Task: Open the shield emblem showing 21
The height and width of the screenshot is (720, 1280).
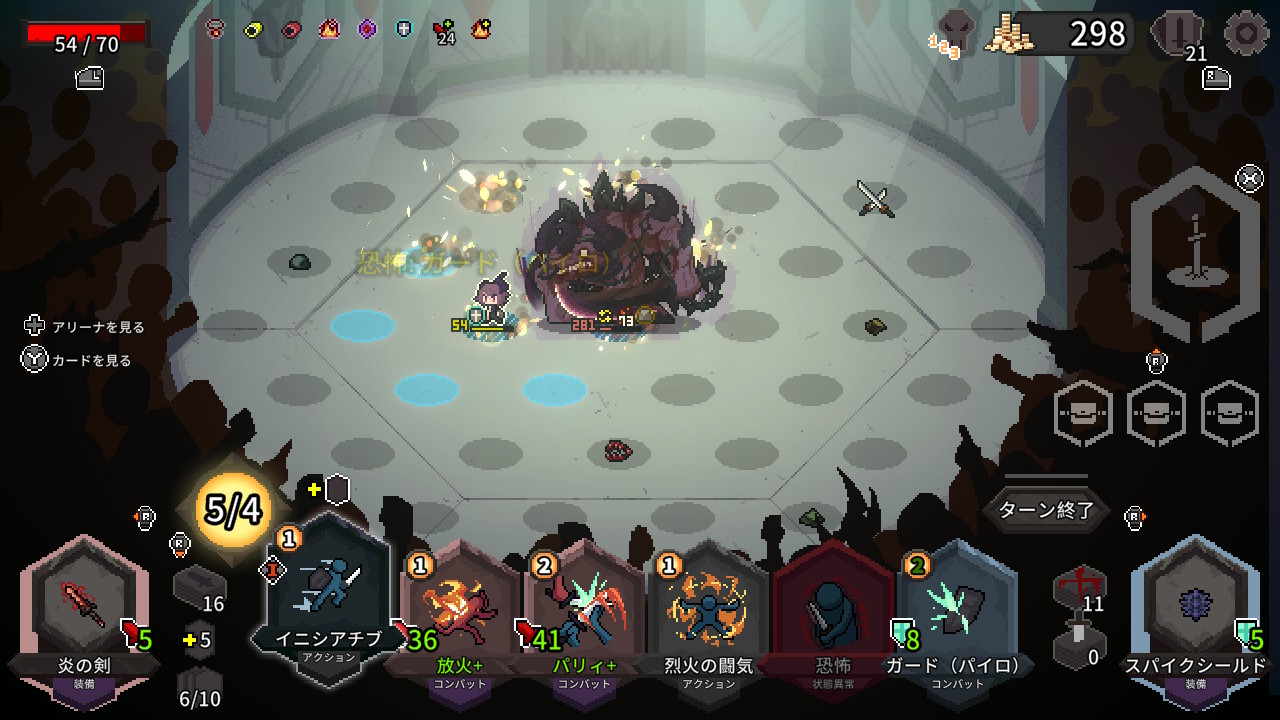Action: [1178, 35]
